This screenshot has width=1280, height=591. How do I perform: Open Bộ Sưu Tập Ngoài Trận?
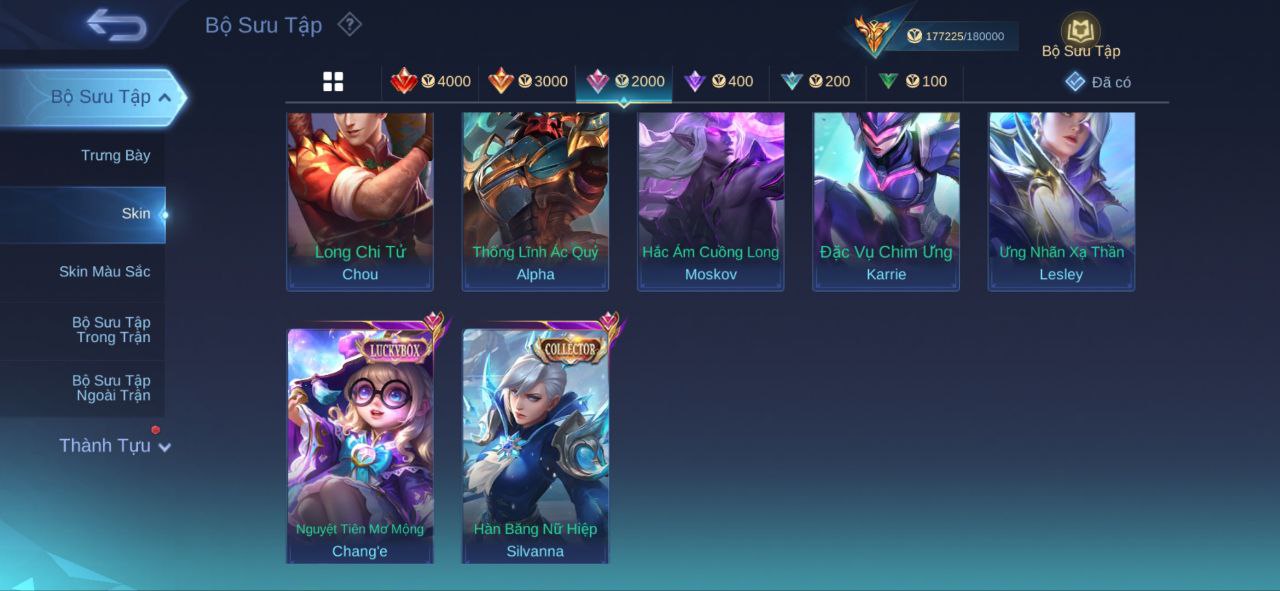pos(111,388)
